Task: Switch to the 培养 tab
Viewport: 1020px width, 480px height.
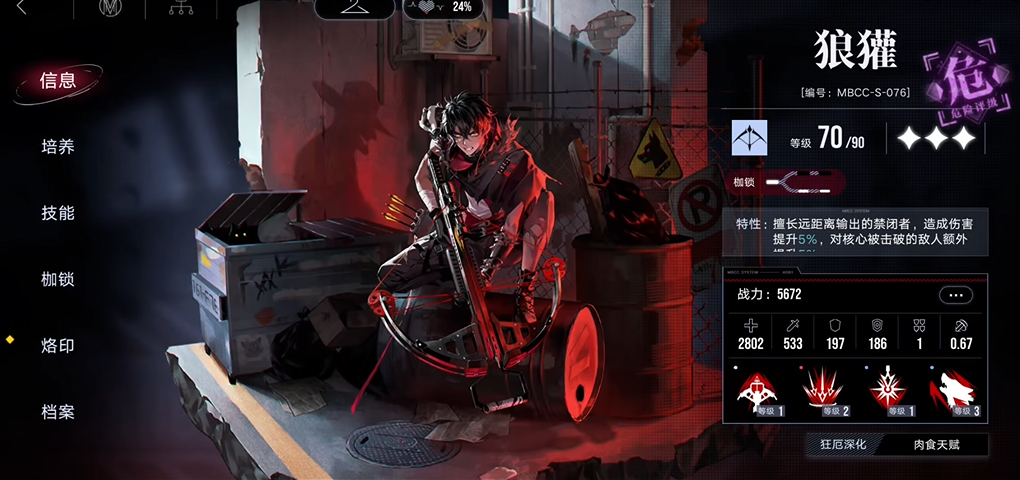Action: (x=58, y=147)
